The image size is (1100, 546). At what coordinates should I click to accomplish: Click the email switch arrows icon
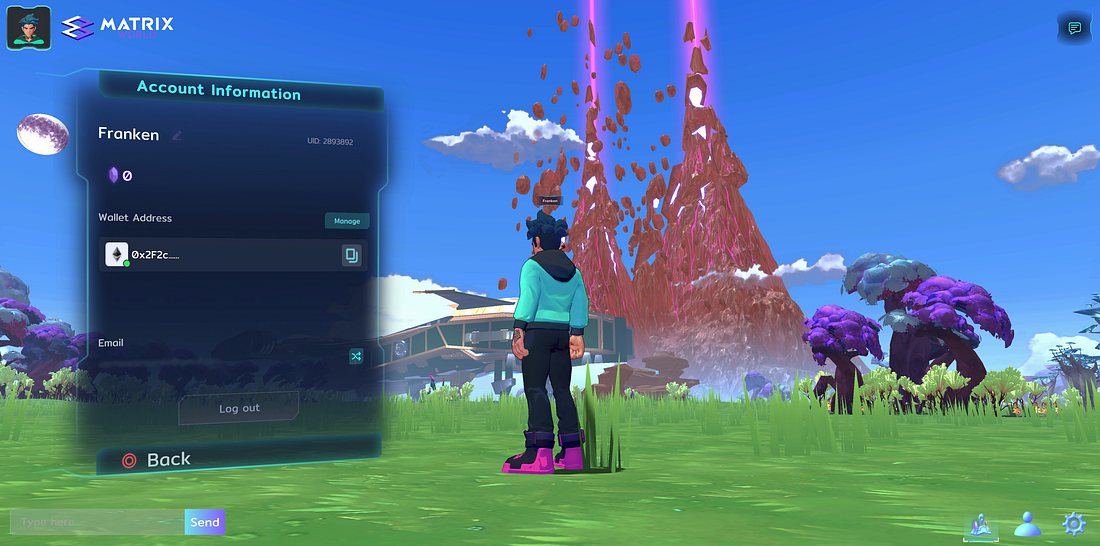[355, 356]
